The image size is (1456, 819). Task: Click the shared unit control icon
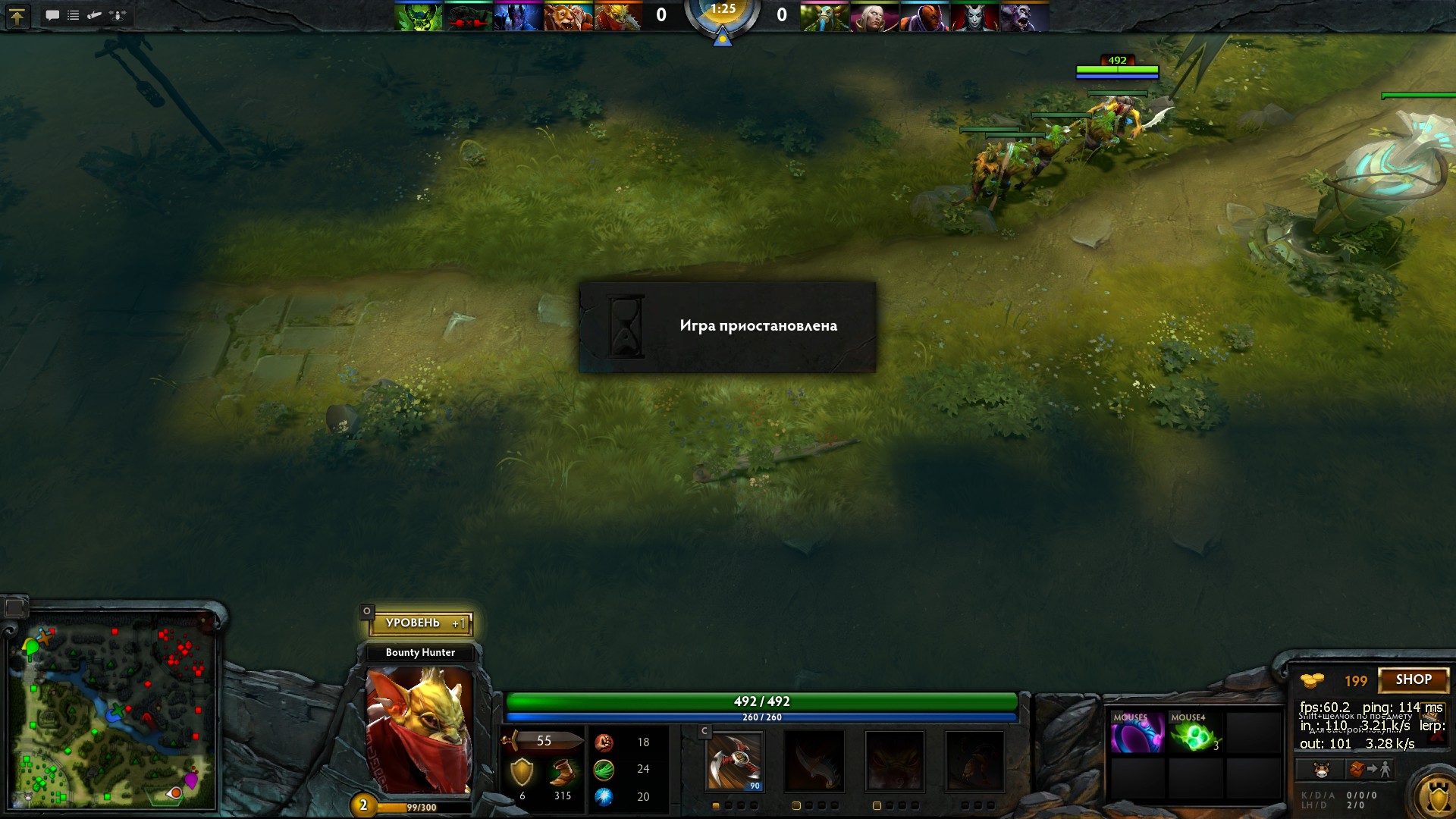pyautogui.click(x=118, y=15)
